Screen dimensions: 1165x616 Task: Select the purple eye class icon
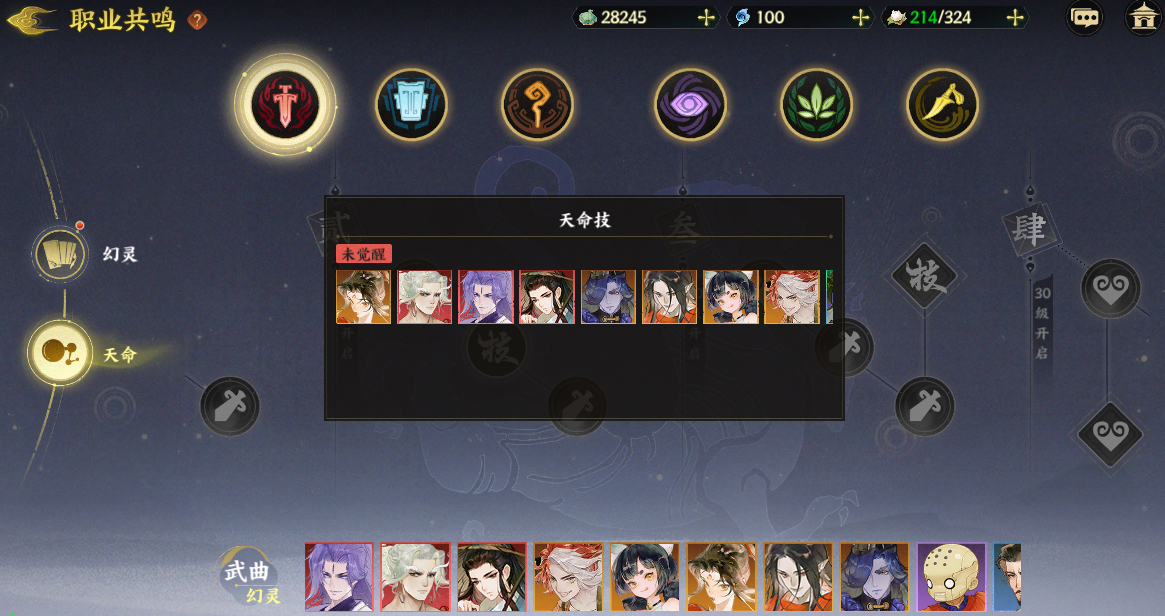pos(690,104)
